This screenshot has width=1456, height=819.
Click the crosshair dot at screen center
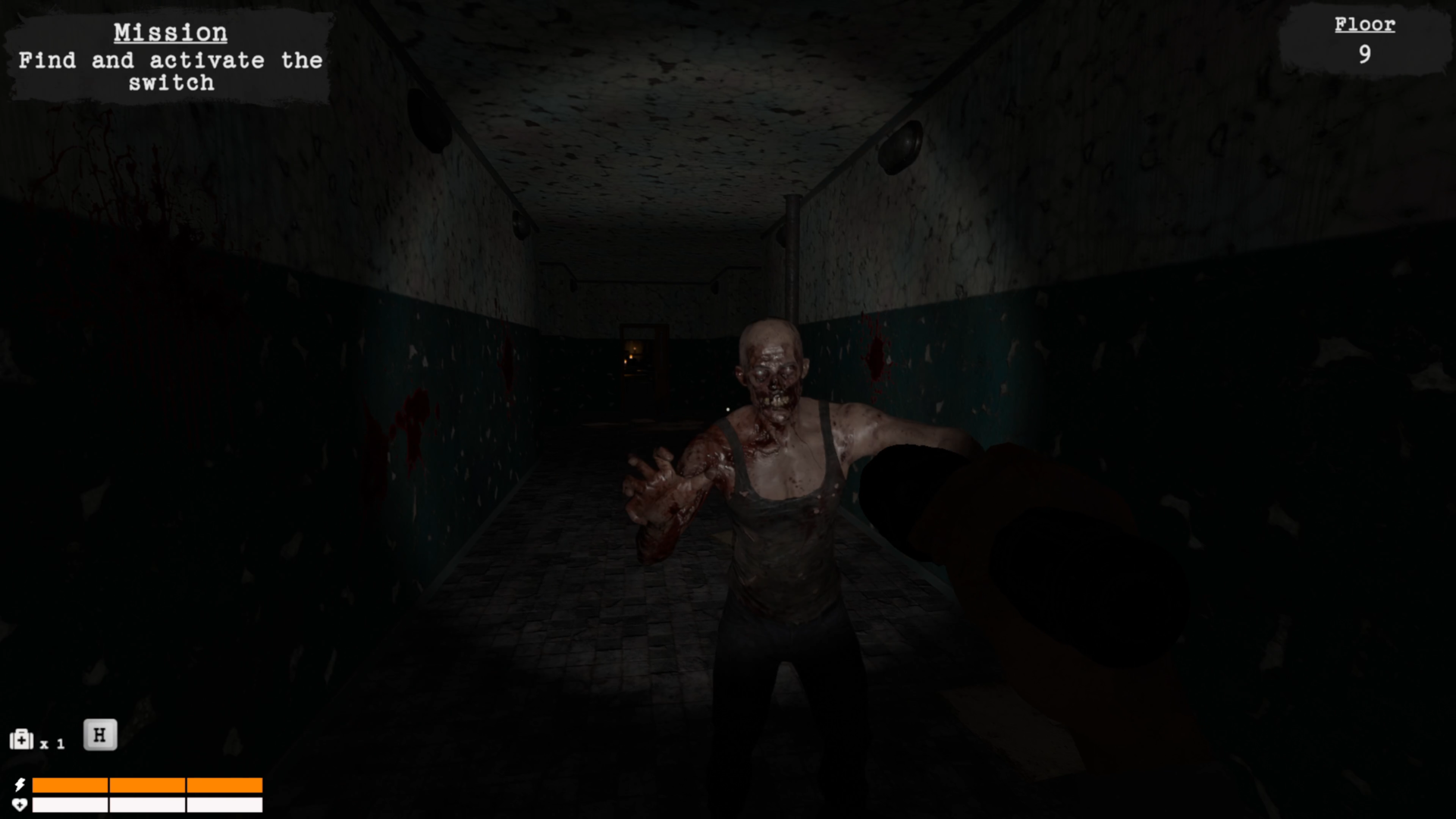pyautogui.click(x=726, y=409)
